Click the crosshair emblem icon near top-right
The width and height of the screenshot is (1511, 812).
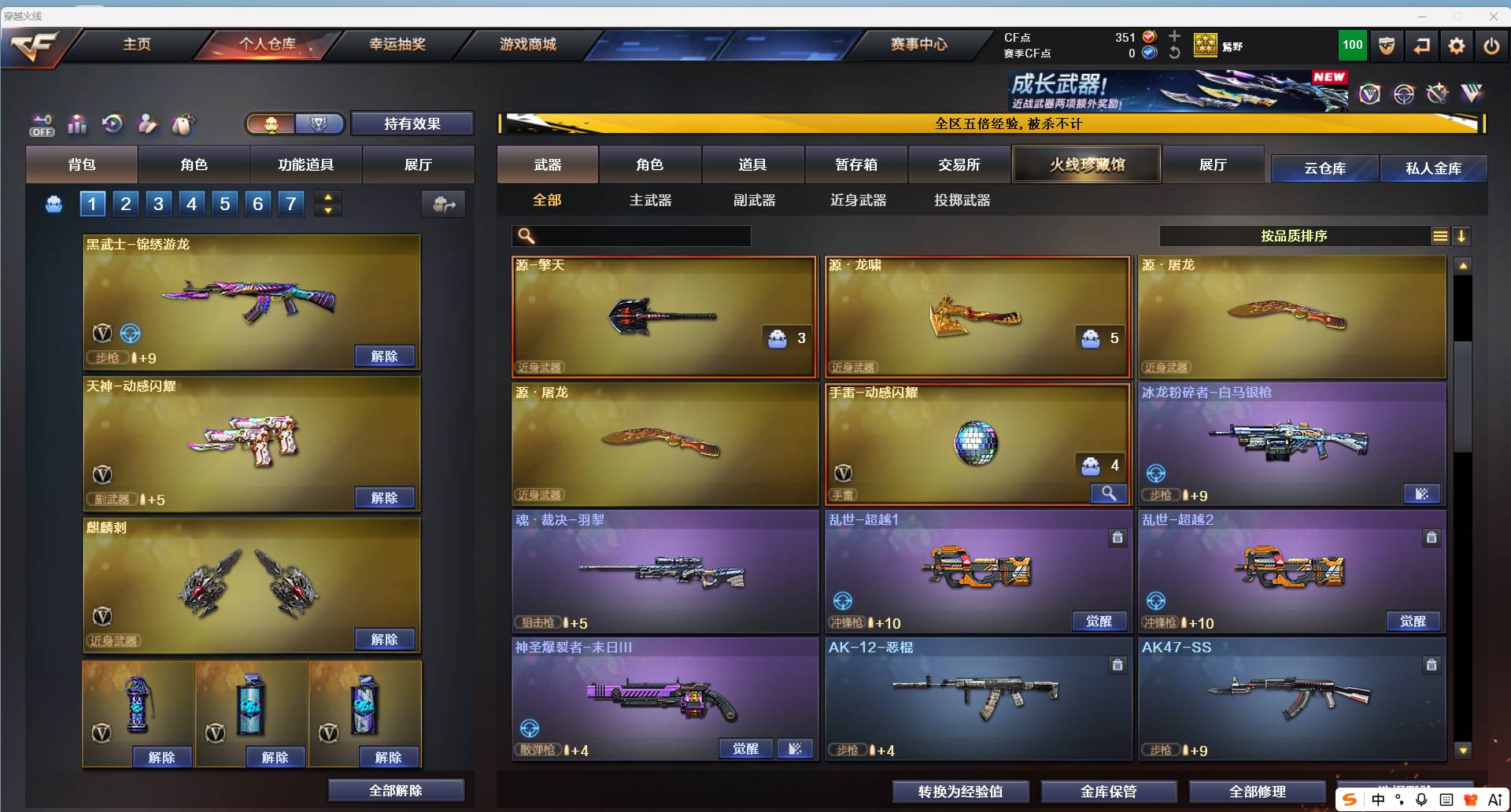[1404, 93]
